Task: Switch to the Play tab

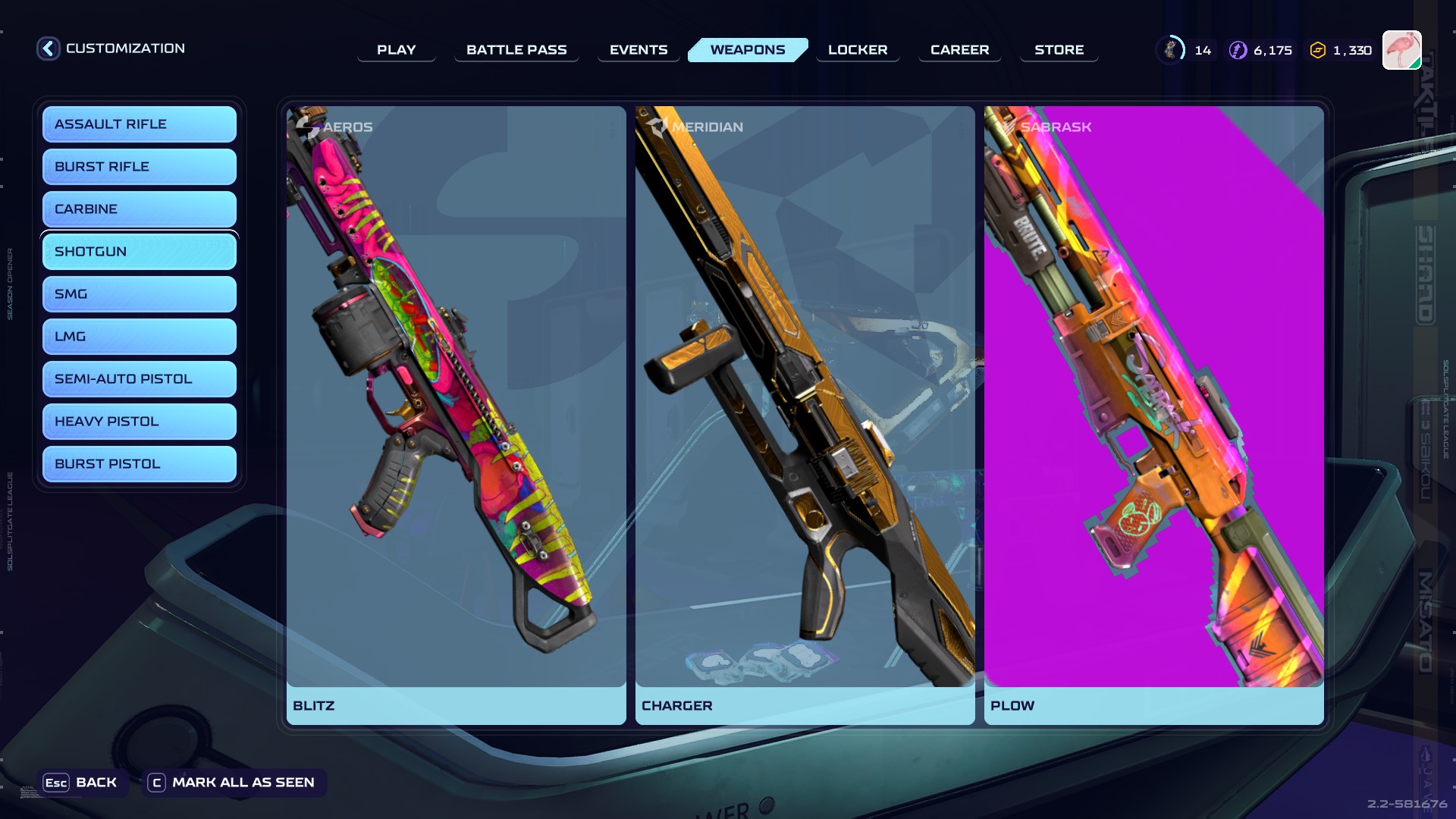Action: click(x=396, y=50)
